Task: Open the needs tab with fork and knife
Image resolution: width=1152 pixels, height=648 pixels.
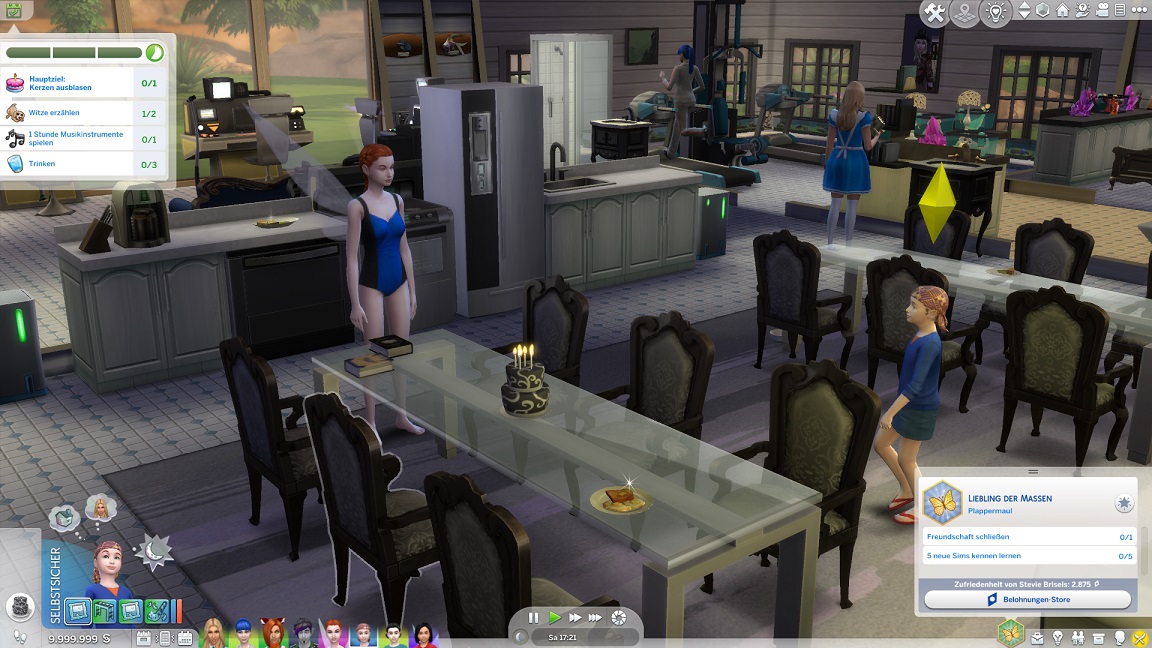Action: (1142, 637)
